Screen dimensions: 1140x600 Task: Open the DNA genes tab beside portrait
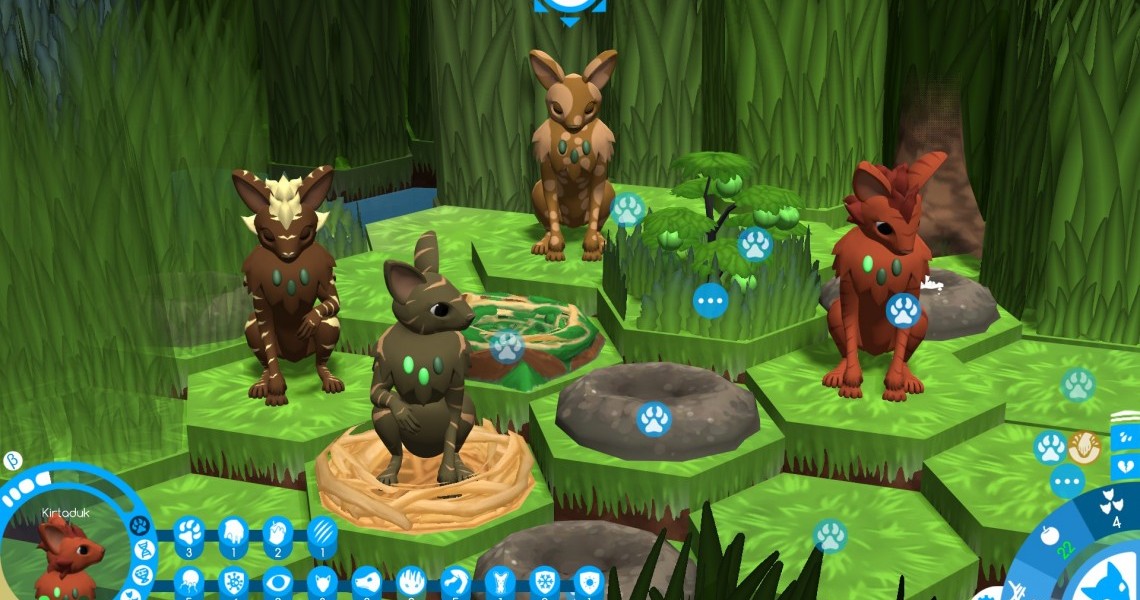[143, 549]
